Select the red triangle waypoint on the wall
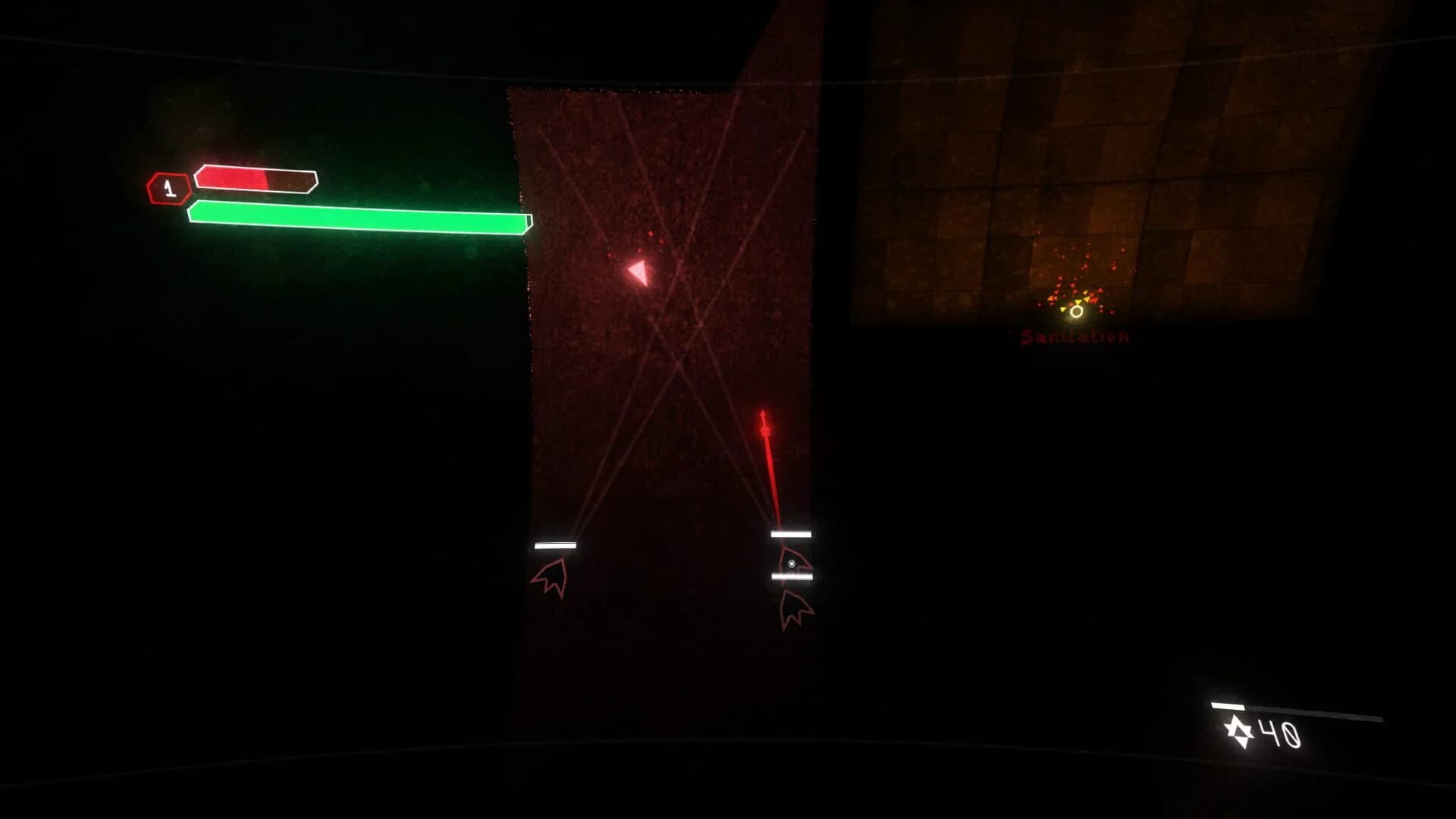The width and height of the screenshot is (1456, 819). tap(637, 271)
